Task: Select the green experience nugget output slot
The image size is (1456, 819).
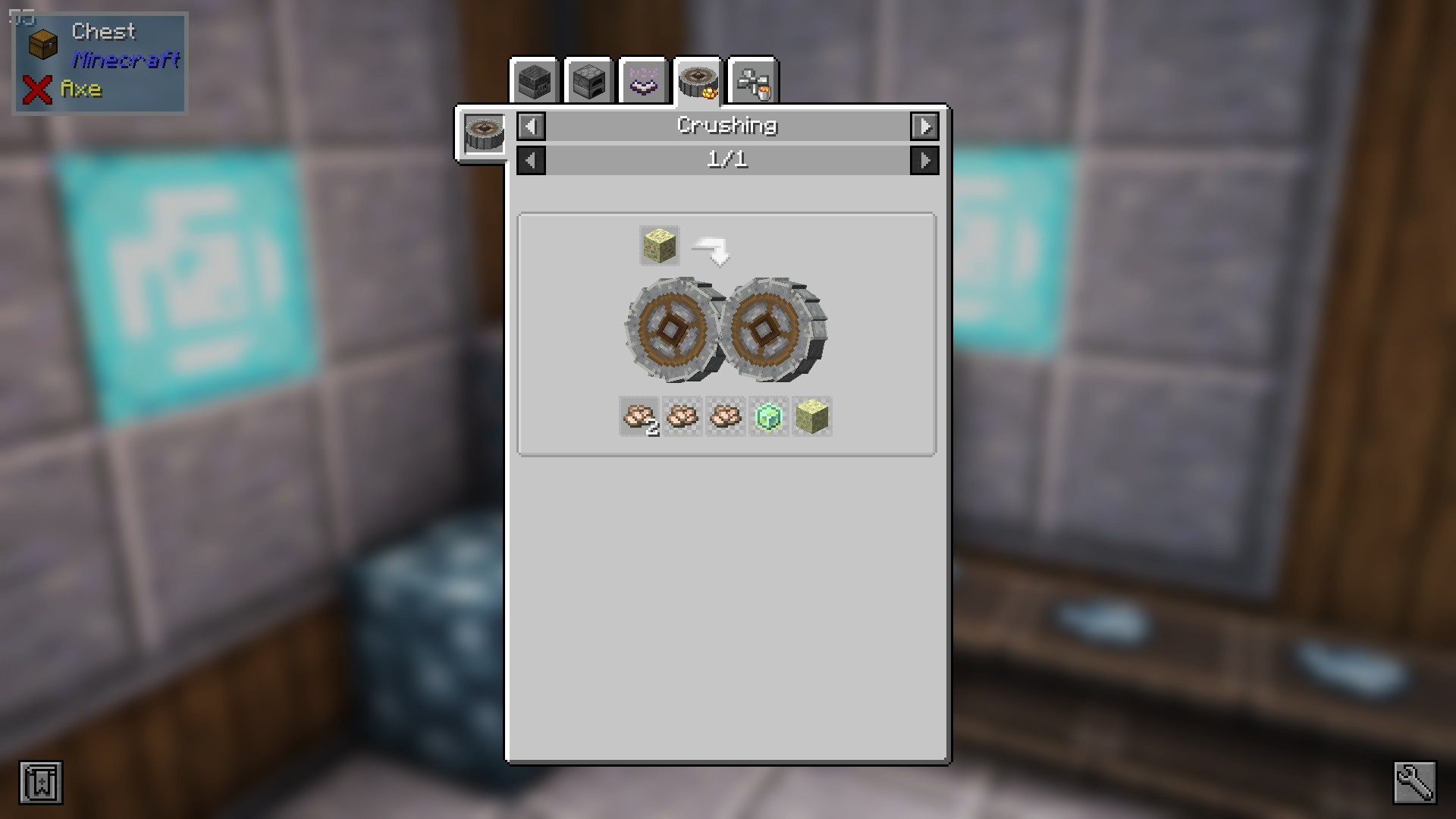Action: click(x=768, y=416)
